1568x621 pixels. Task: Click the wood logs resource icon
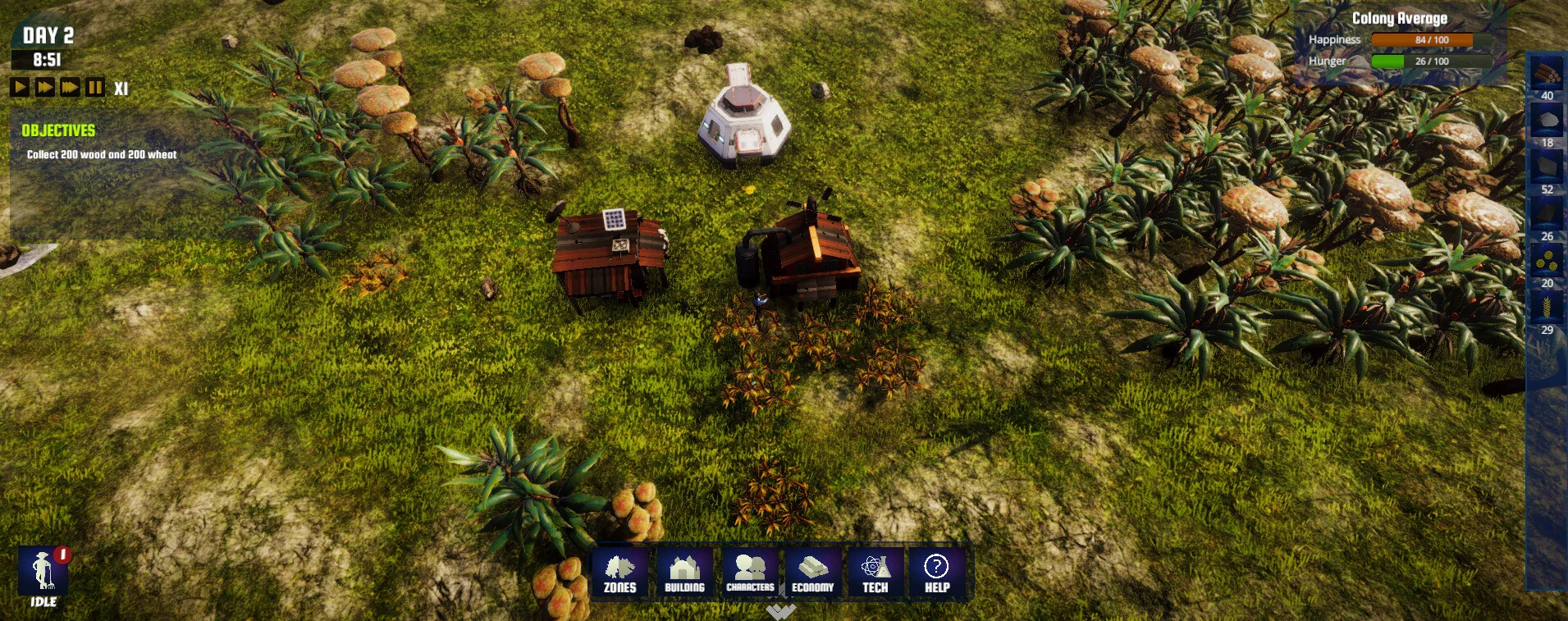point(1547,74)
